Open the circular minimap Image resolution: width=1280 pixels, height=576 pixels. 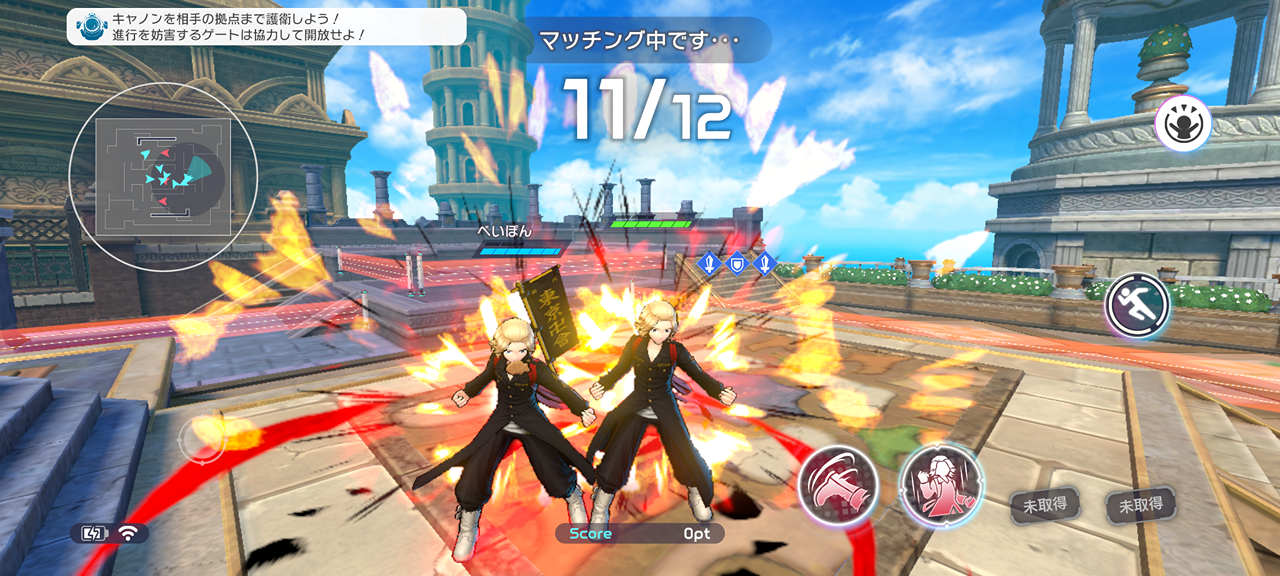(x=163, y=177)
